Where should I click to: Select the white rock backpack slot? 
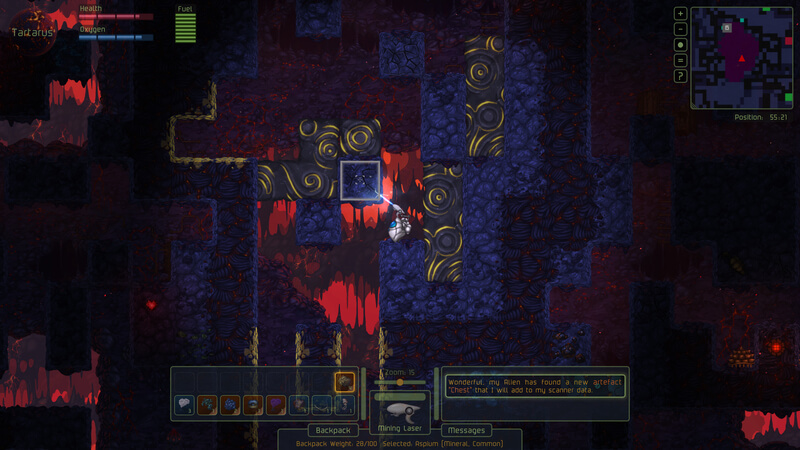coord(184,405)
